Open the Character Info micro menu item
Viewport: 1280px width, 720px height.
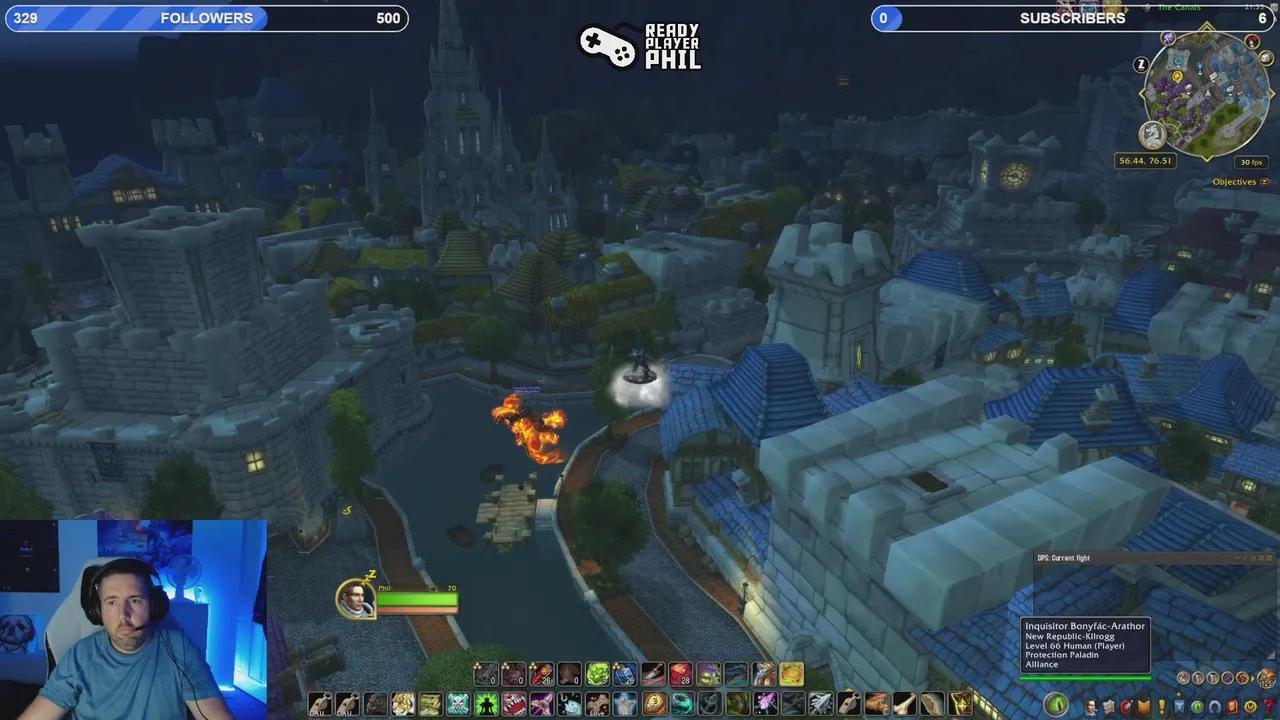point(1091,705)
